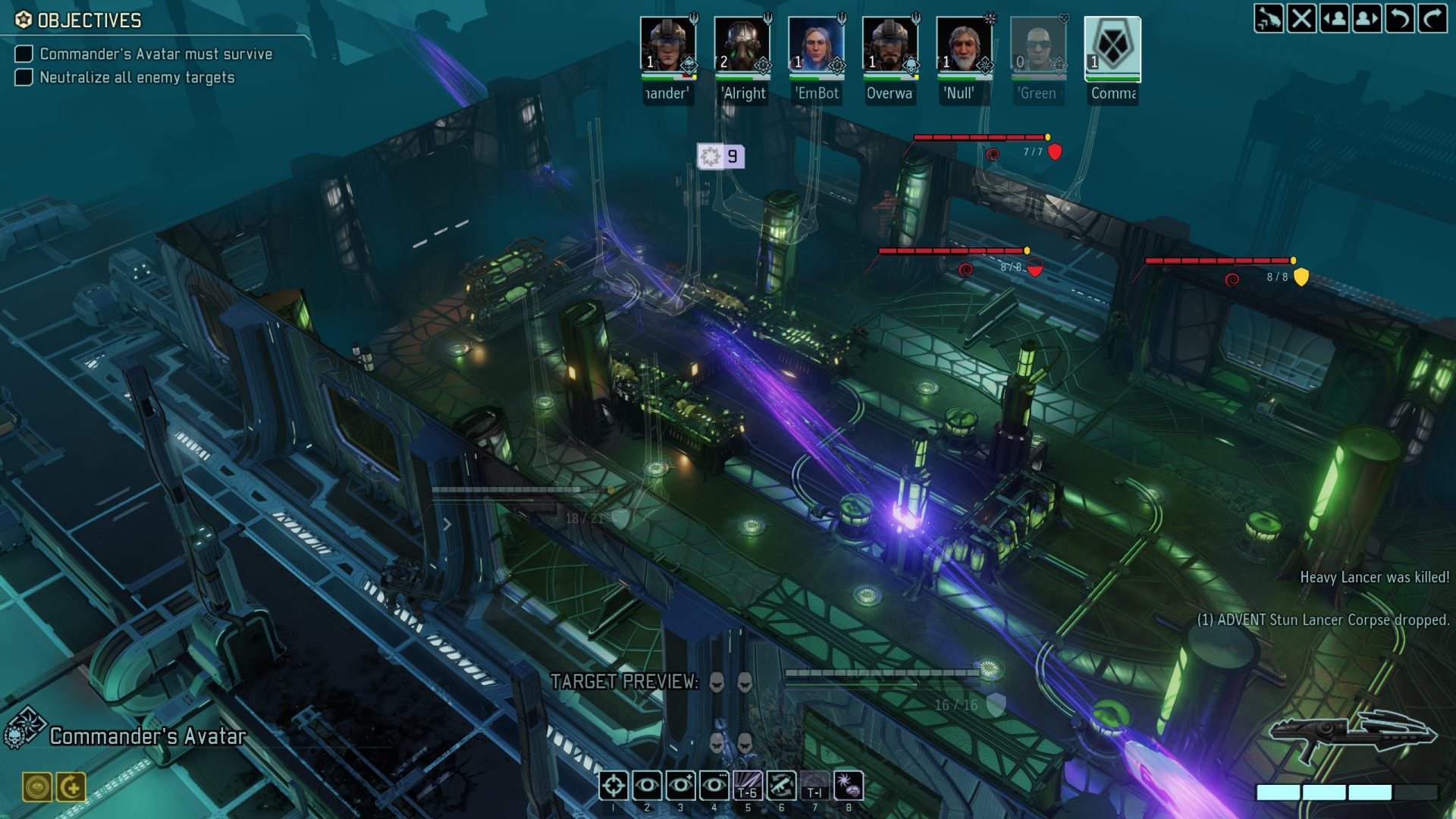1456x819 pixels.
Task: Switch to the next soldier
Action: coord(1367,18)
